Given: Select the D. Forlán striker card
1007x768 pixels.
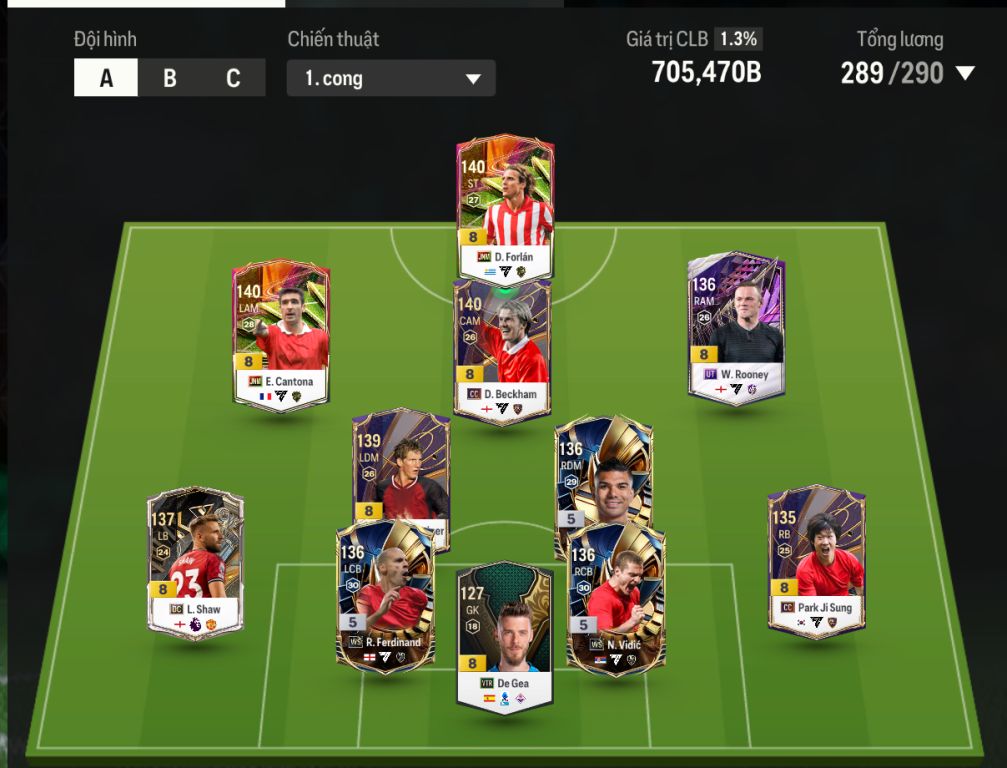Looking at the screenshot, I should pos(505,205).
